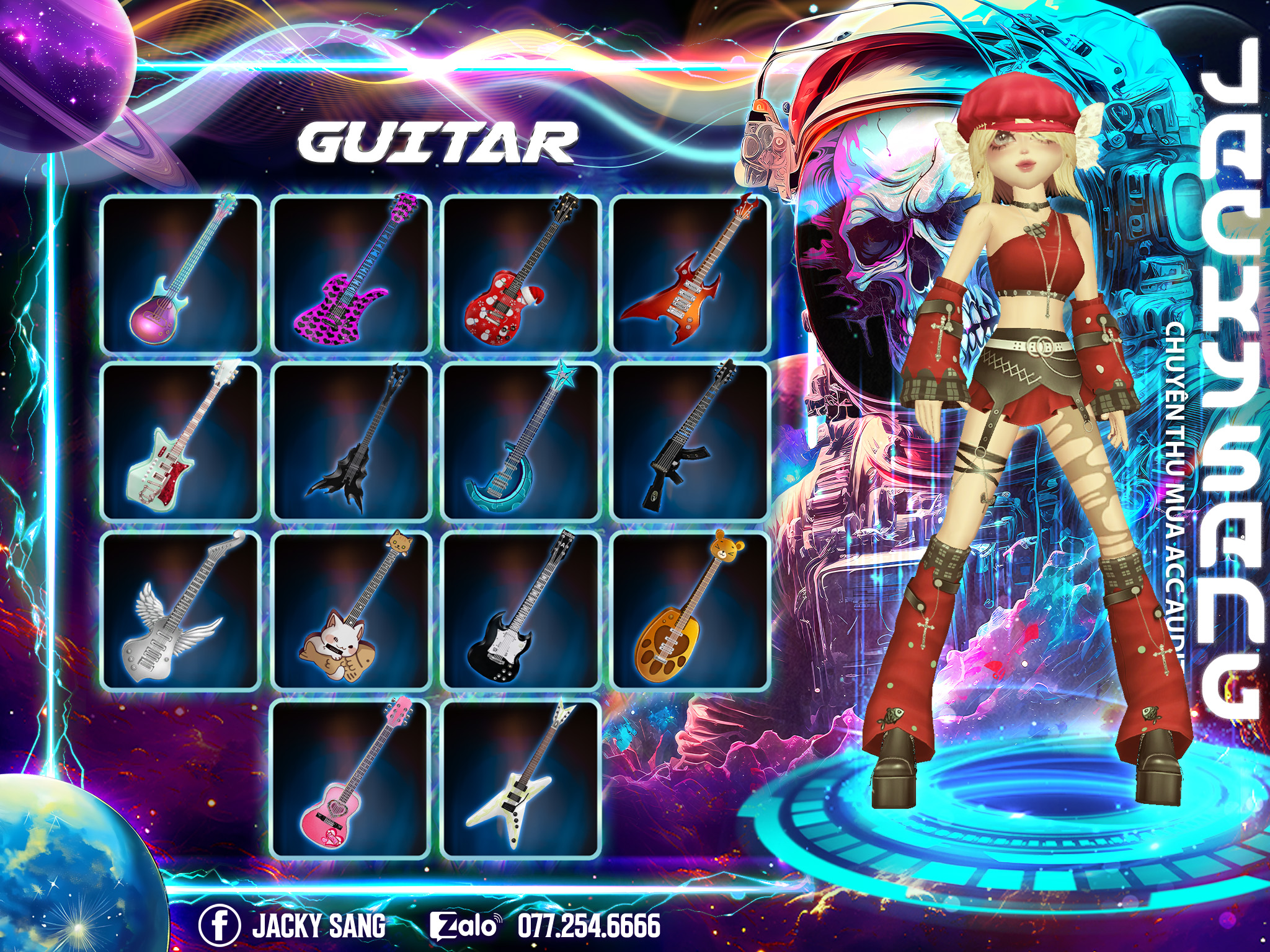Select the purple round-body guitar tile
The height and width of the screenshot is (952, 1270).
tap(180, 275)
